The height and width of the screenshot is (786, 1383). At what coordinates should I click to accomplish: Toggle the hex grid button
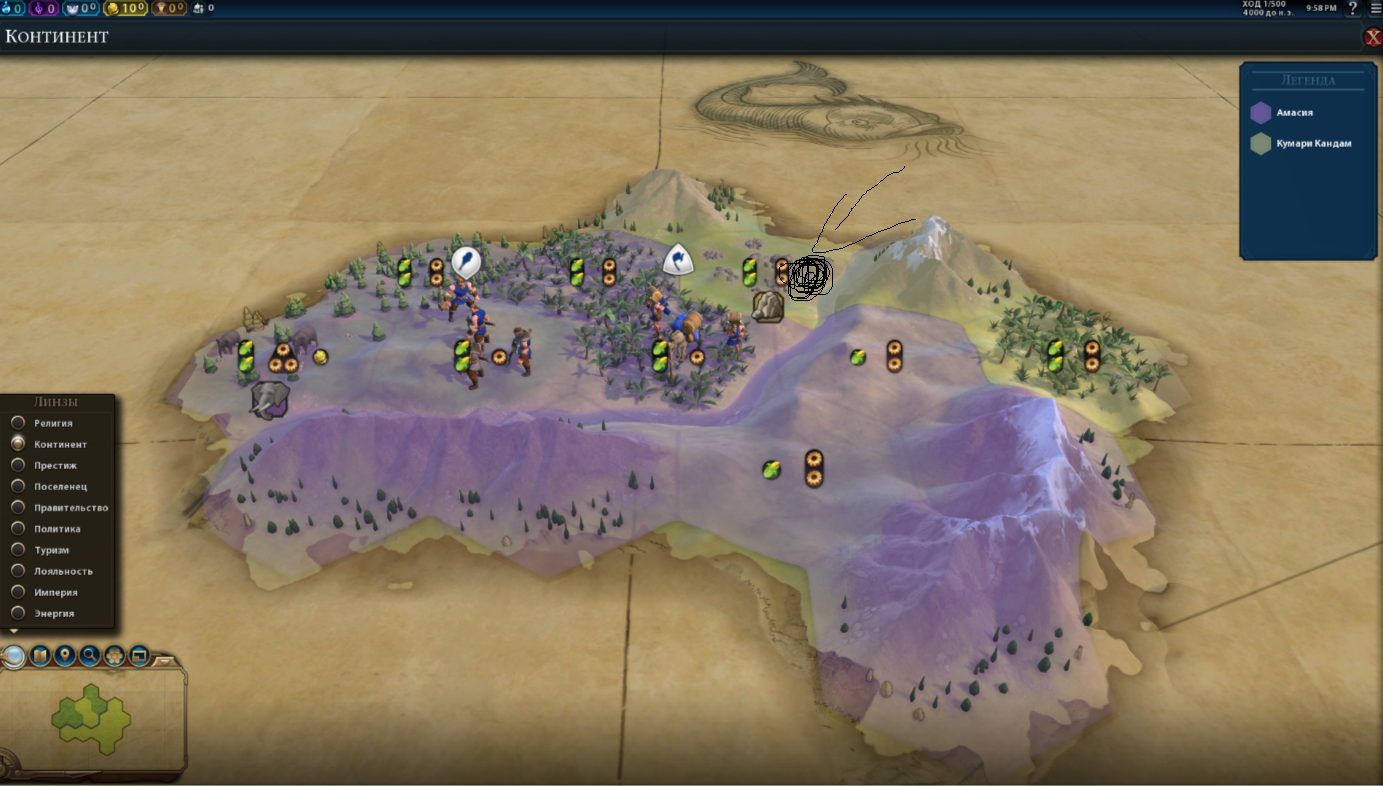[115, 656]
